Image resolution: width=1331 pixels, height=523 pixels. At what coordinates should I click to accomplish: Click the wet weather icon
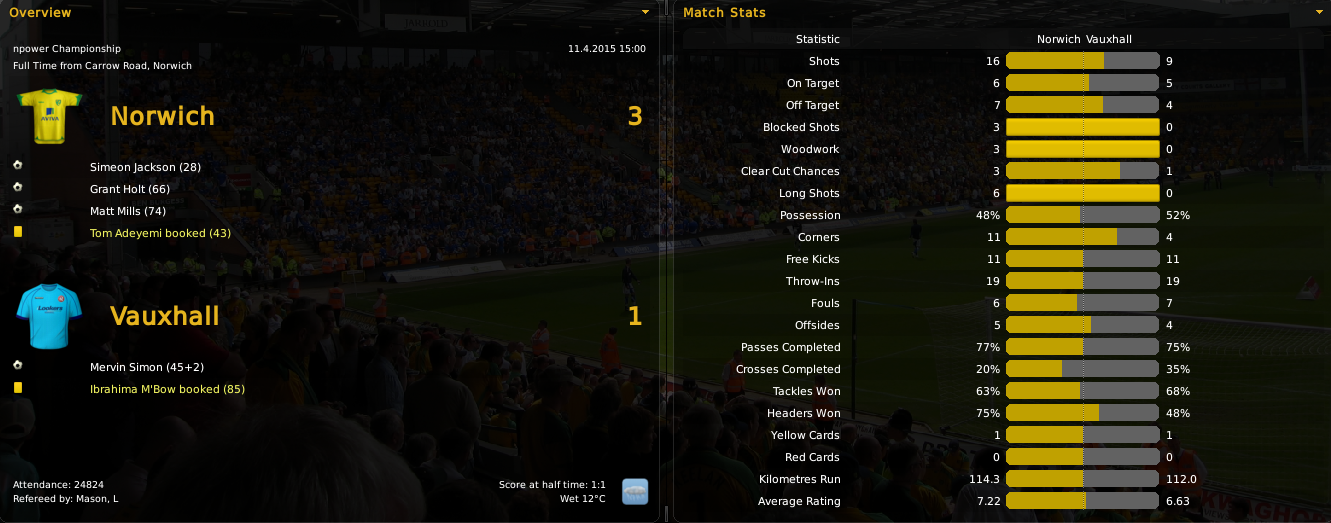635,491
